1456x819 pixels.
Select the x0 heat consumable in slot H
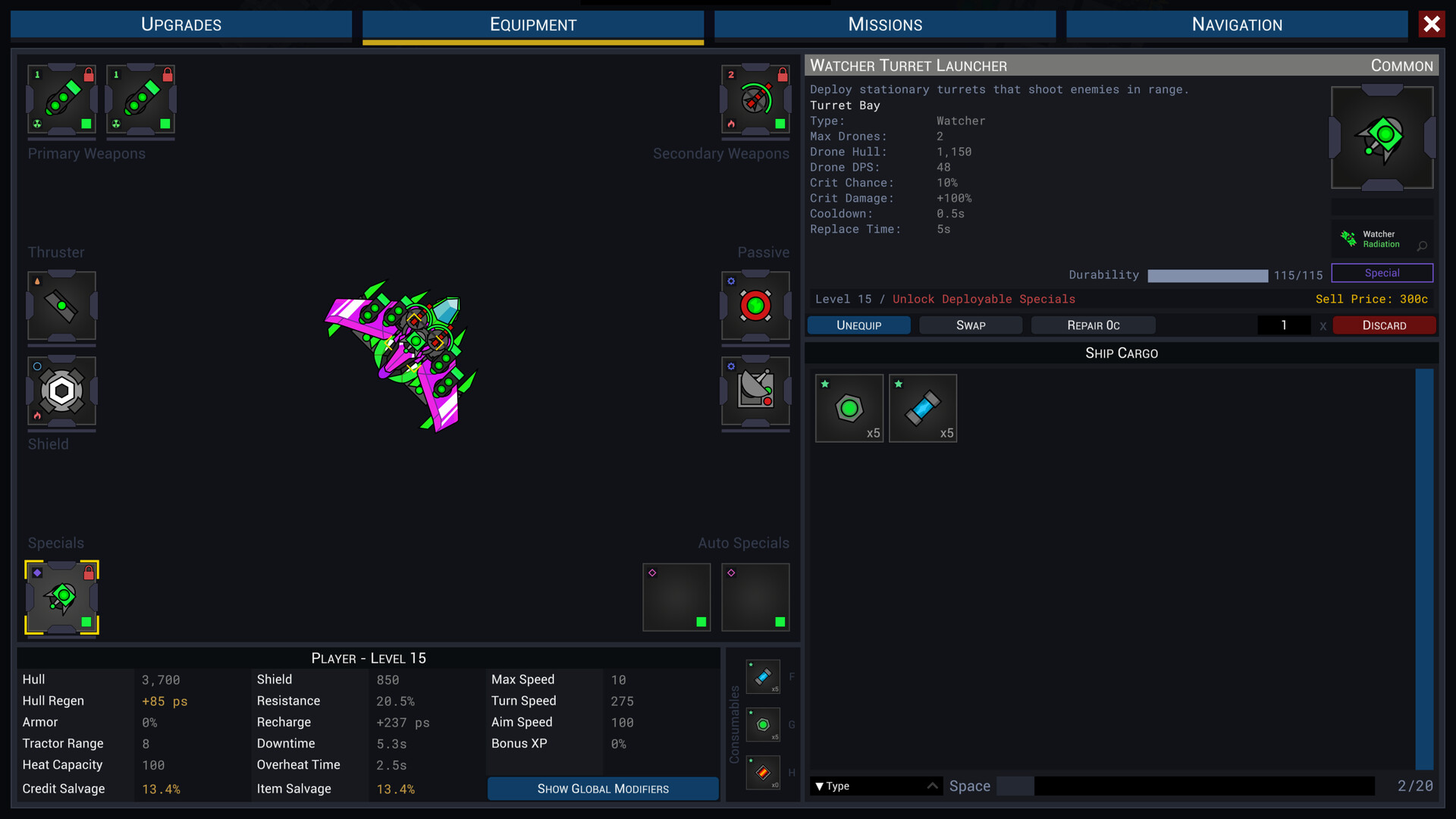764,773
